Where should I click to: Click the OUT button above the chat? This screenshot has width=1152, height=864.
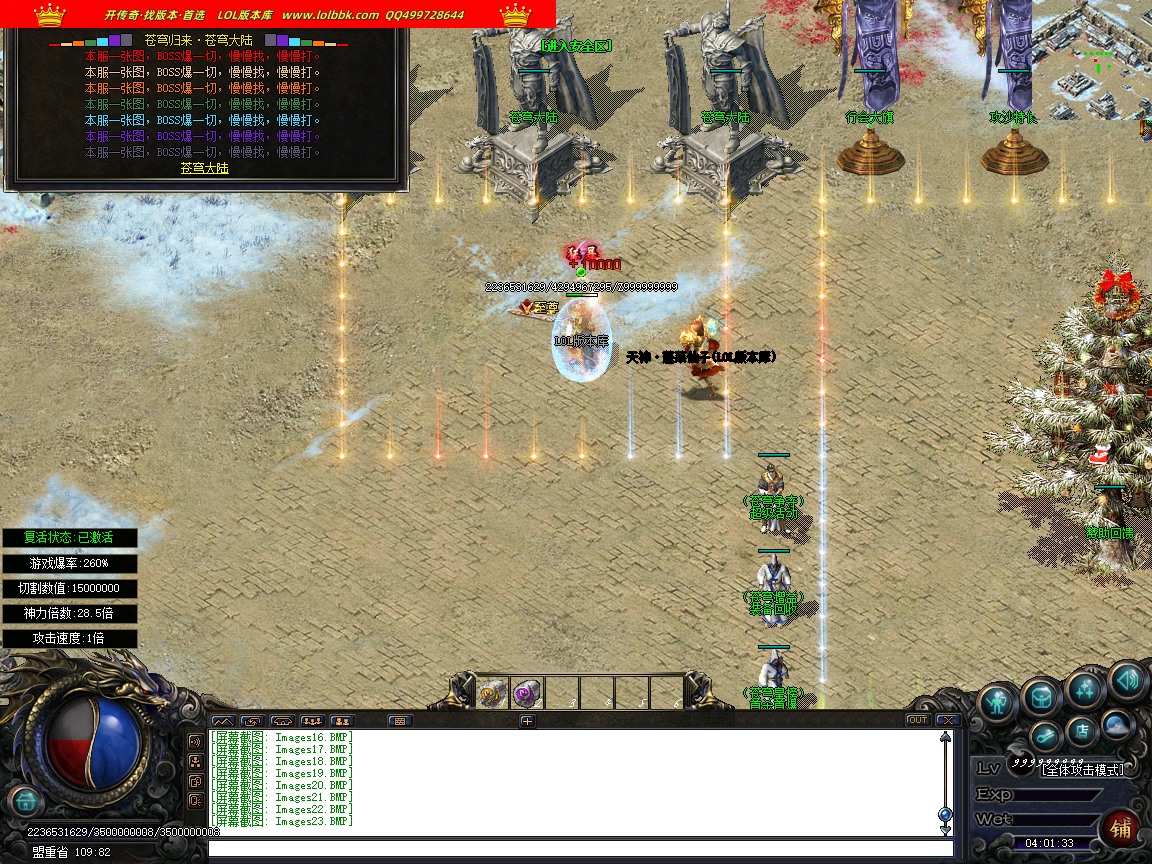click(917, 720)
